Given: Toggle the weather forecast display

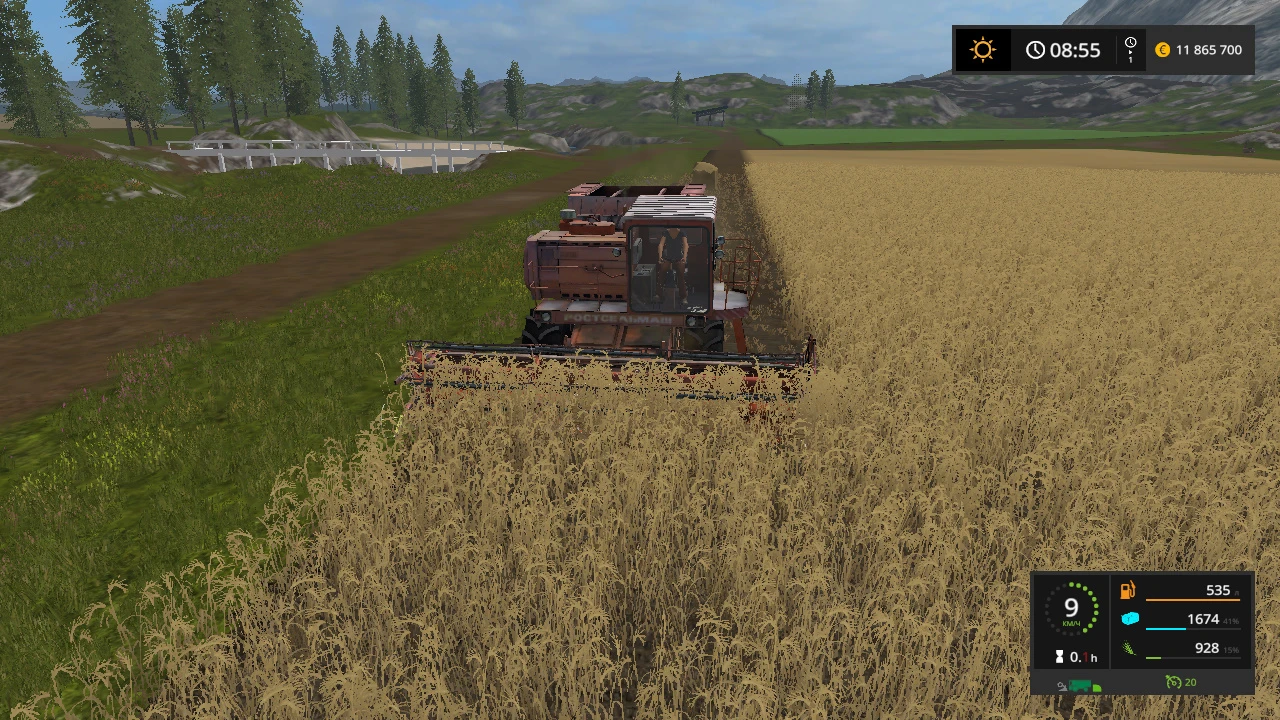Looking at the screenshot, I should point(983,48).
